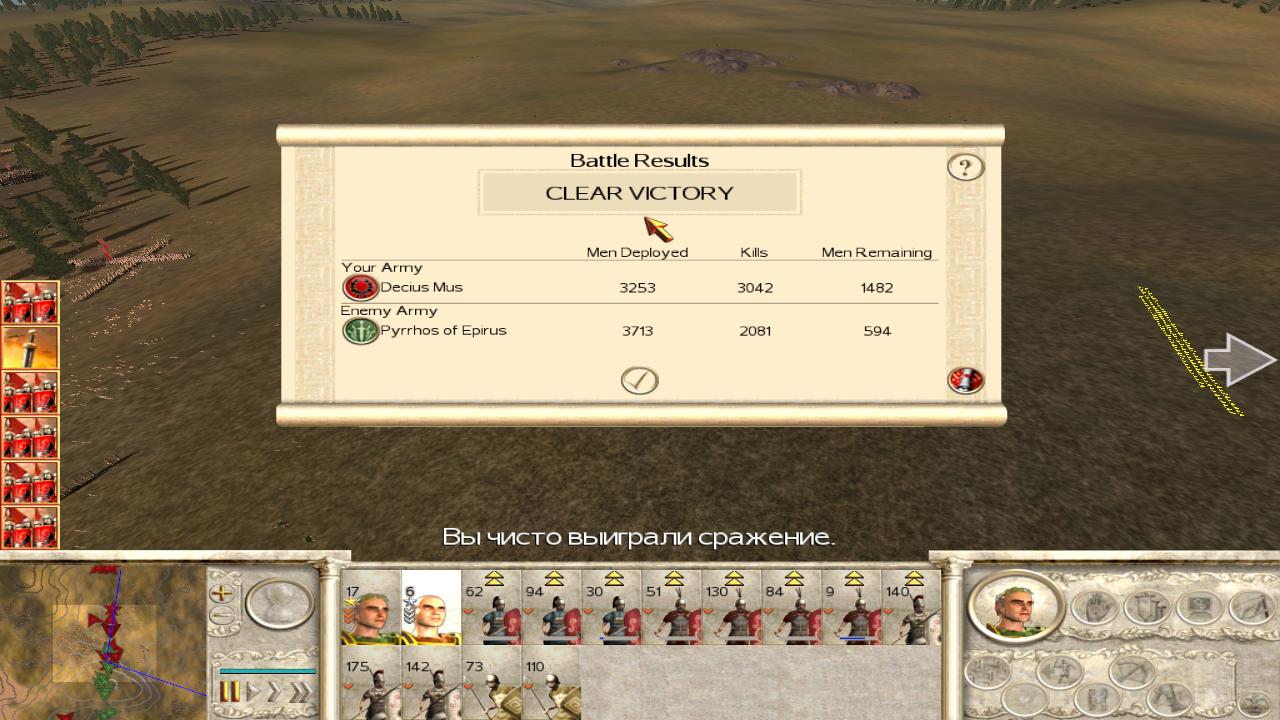Select the highlighted unit card with 6 men
The image size is (1280, 720).
pos(431,608)
